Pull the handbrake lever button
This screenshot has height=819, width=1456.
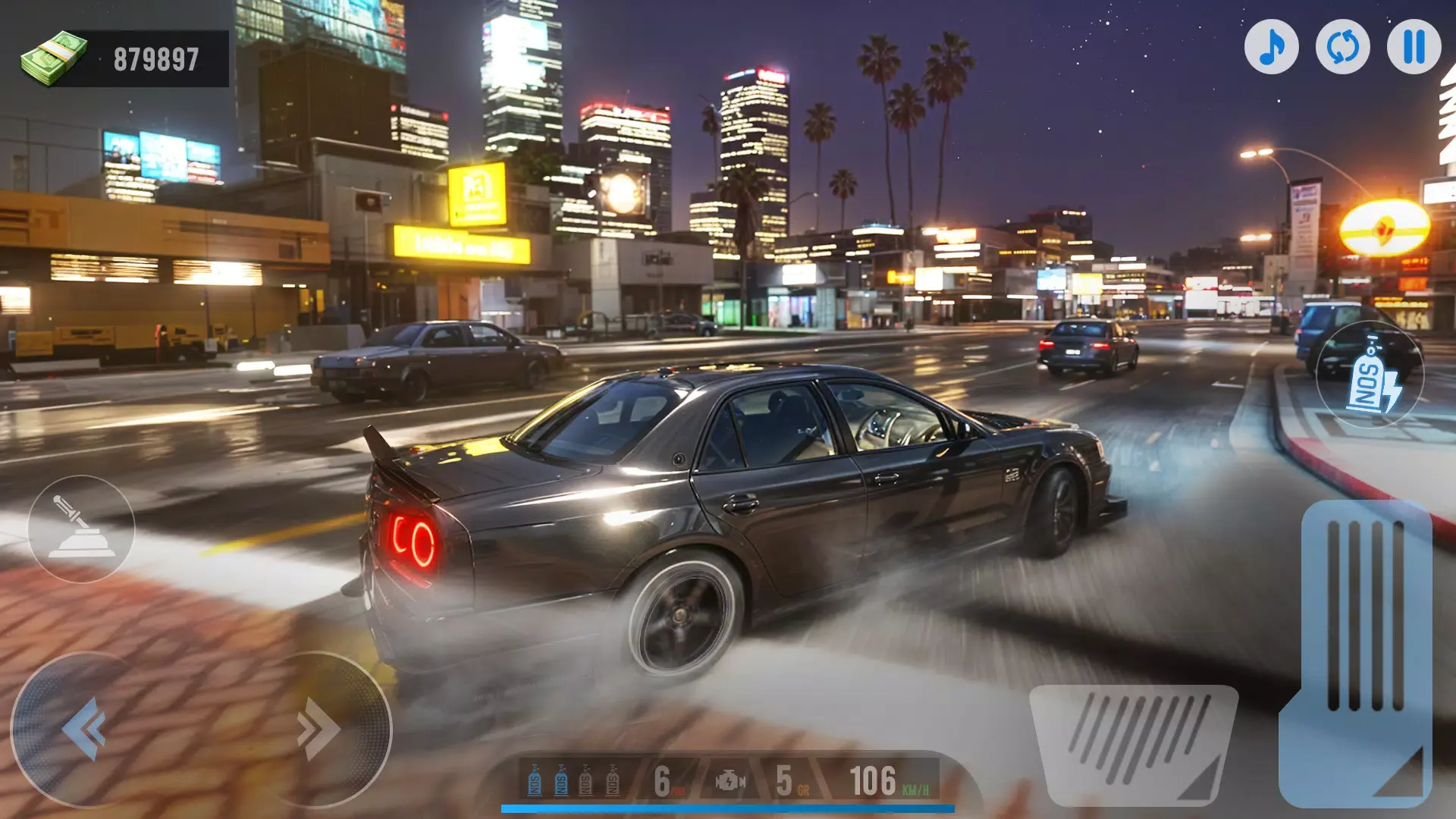(81, 529)
